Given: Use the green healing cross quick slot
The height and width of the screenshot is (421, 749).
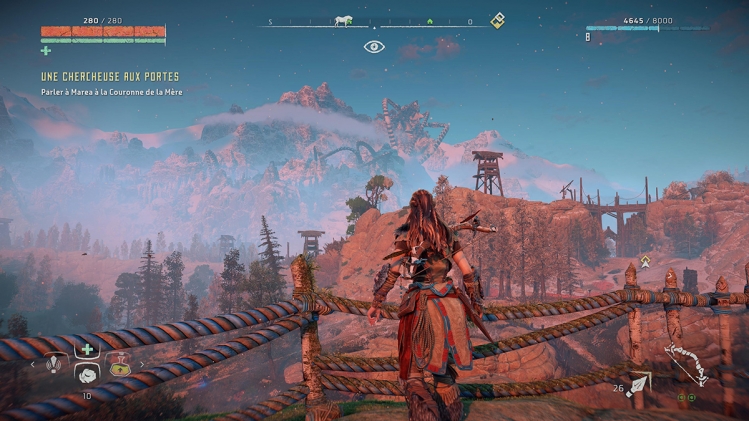Looking at the screenshot, I should [87, 349].
